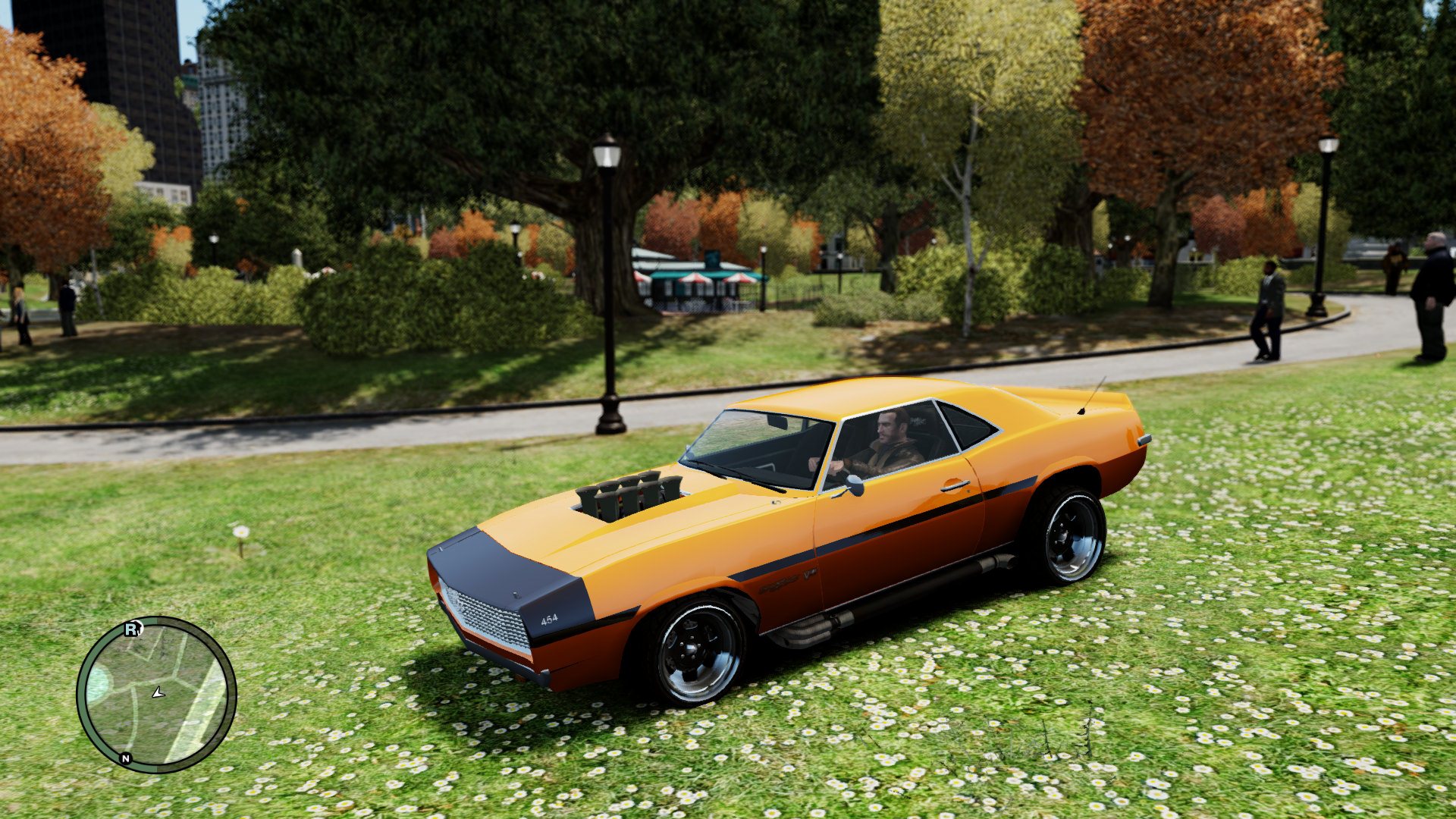The height and width of the screenshot is (819, 1456).
Task: Click the circular radar minimap
Action: (156, 694)
